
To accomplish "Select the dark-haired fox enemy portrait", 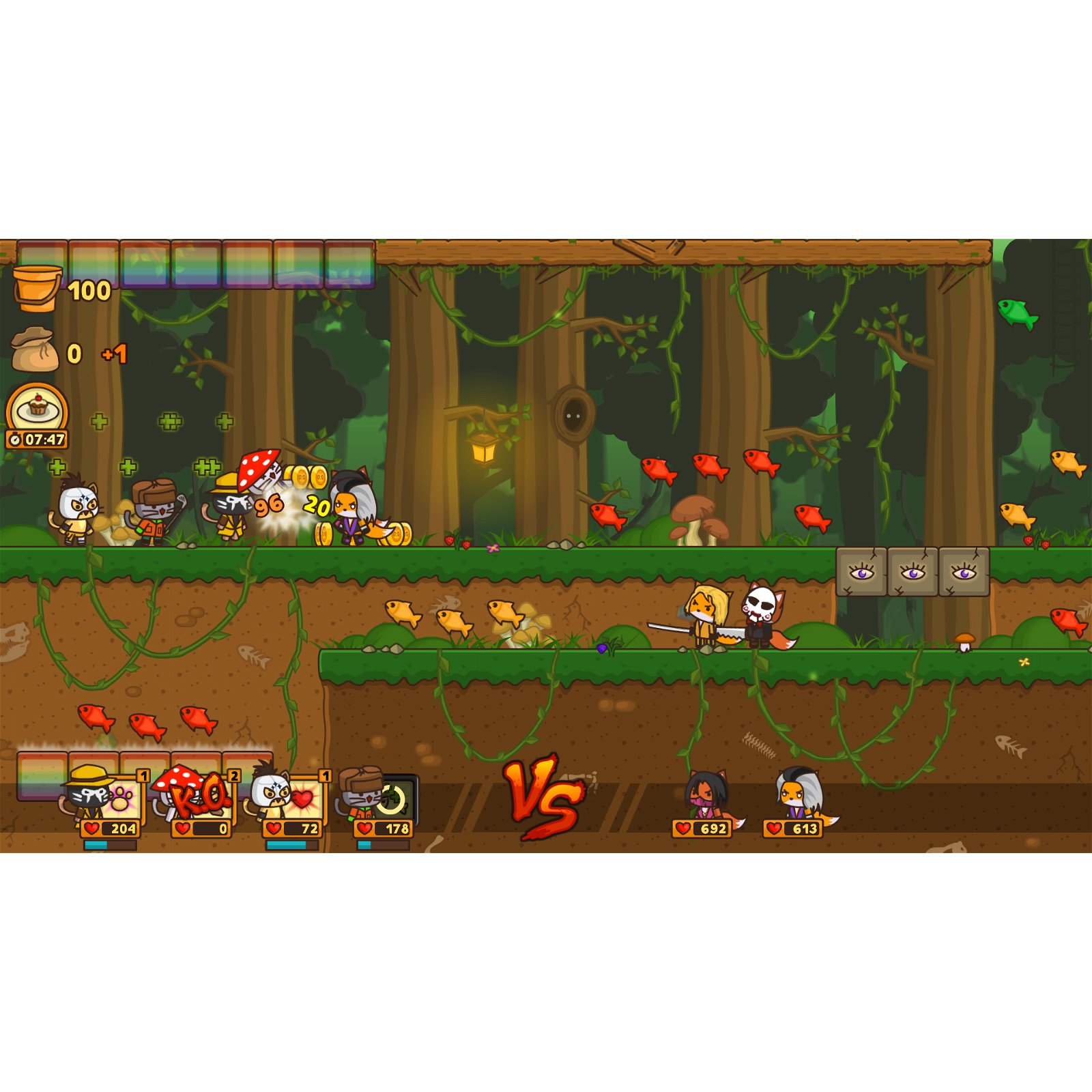I will pyautogui.click(x=706, y=795).
